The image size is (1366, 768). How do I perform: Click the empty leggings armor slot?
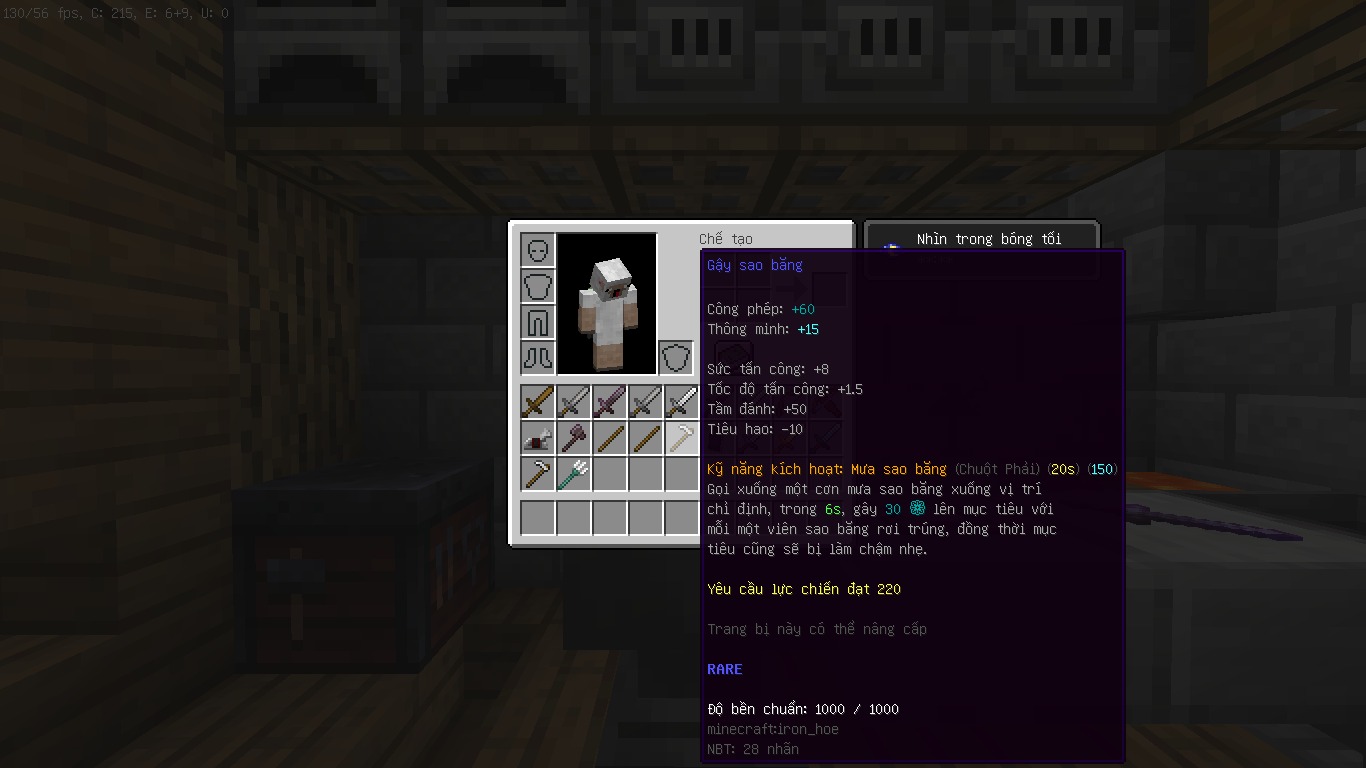[538, 322]
